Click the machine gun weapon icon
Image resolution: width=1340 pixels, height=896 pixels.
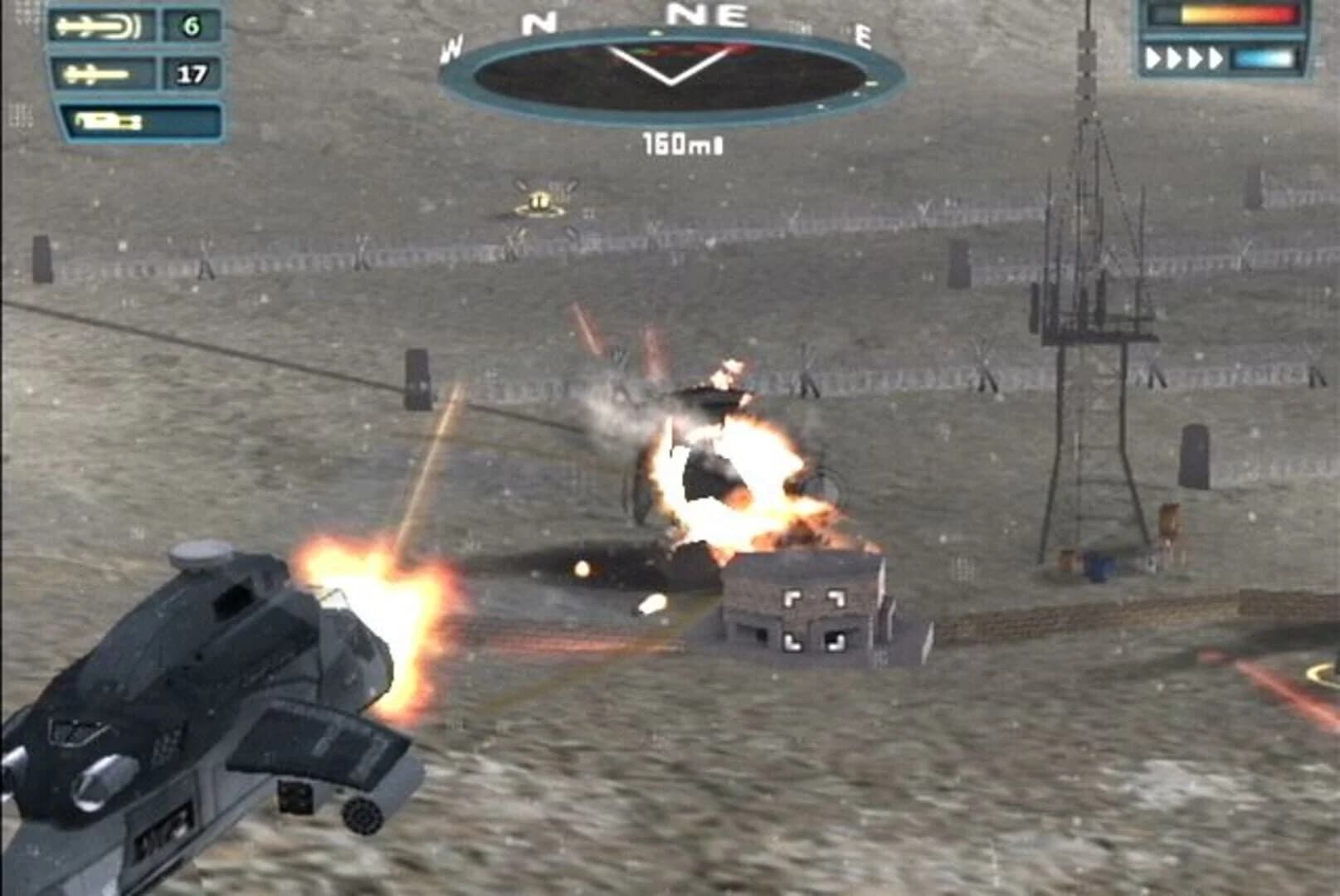[x=108, y=120]
